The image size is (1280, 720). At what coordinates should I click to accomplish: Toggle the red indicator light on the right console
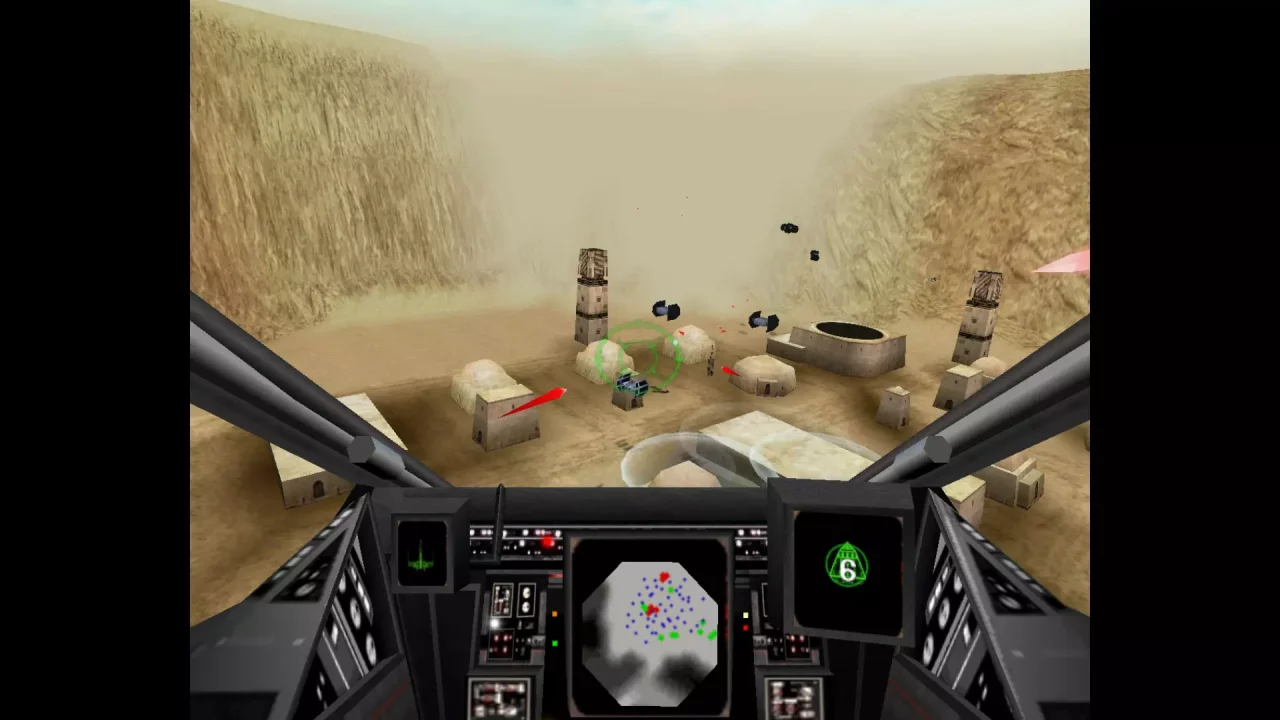pos(746,627)
